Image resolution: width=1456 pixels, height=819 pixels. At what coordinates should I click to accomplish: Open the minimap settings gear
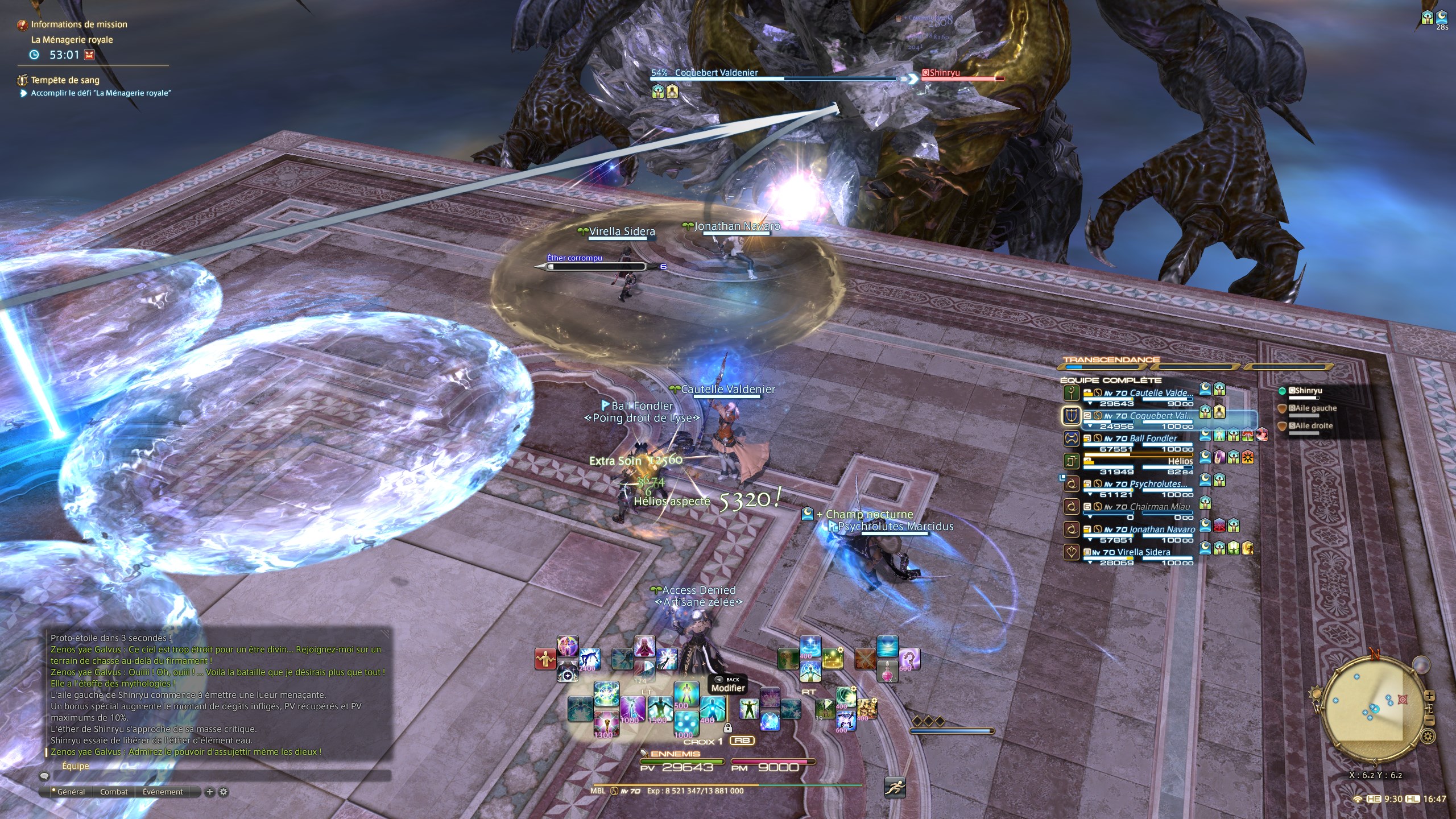pyautogui.click(x=1428, y=737)
